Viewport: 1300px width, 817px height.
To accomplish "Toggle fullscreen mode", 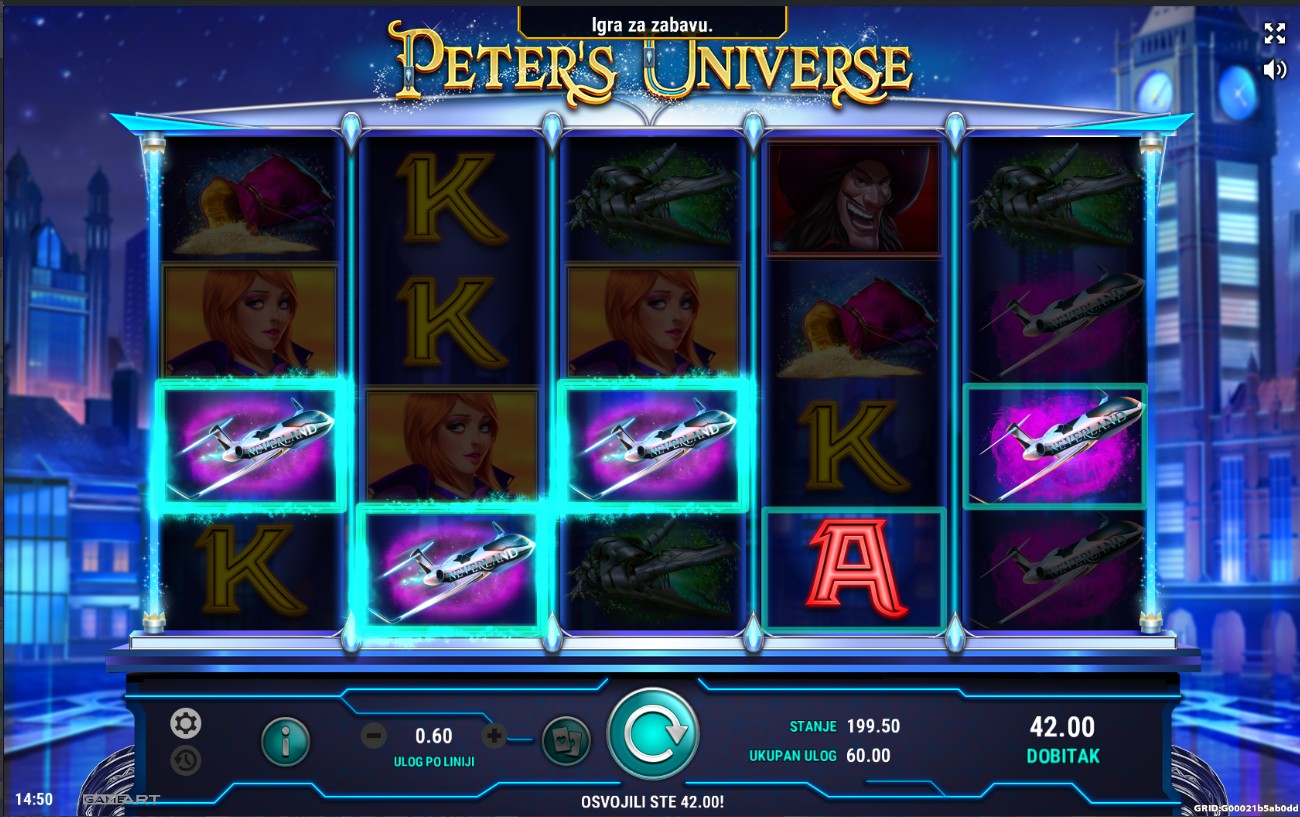I will tap(1274, 33).
